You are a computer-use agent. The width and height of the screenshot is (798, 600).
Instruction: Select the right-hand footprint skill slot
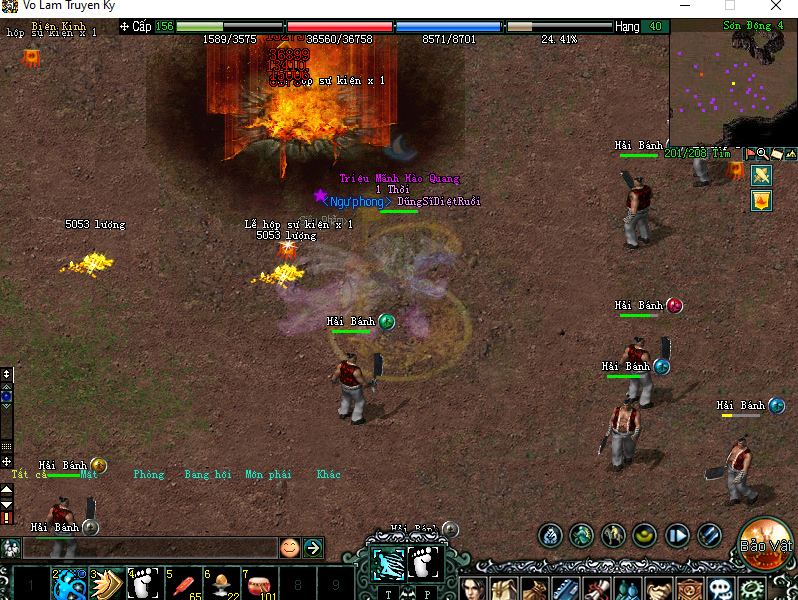(426, 564)
